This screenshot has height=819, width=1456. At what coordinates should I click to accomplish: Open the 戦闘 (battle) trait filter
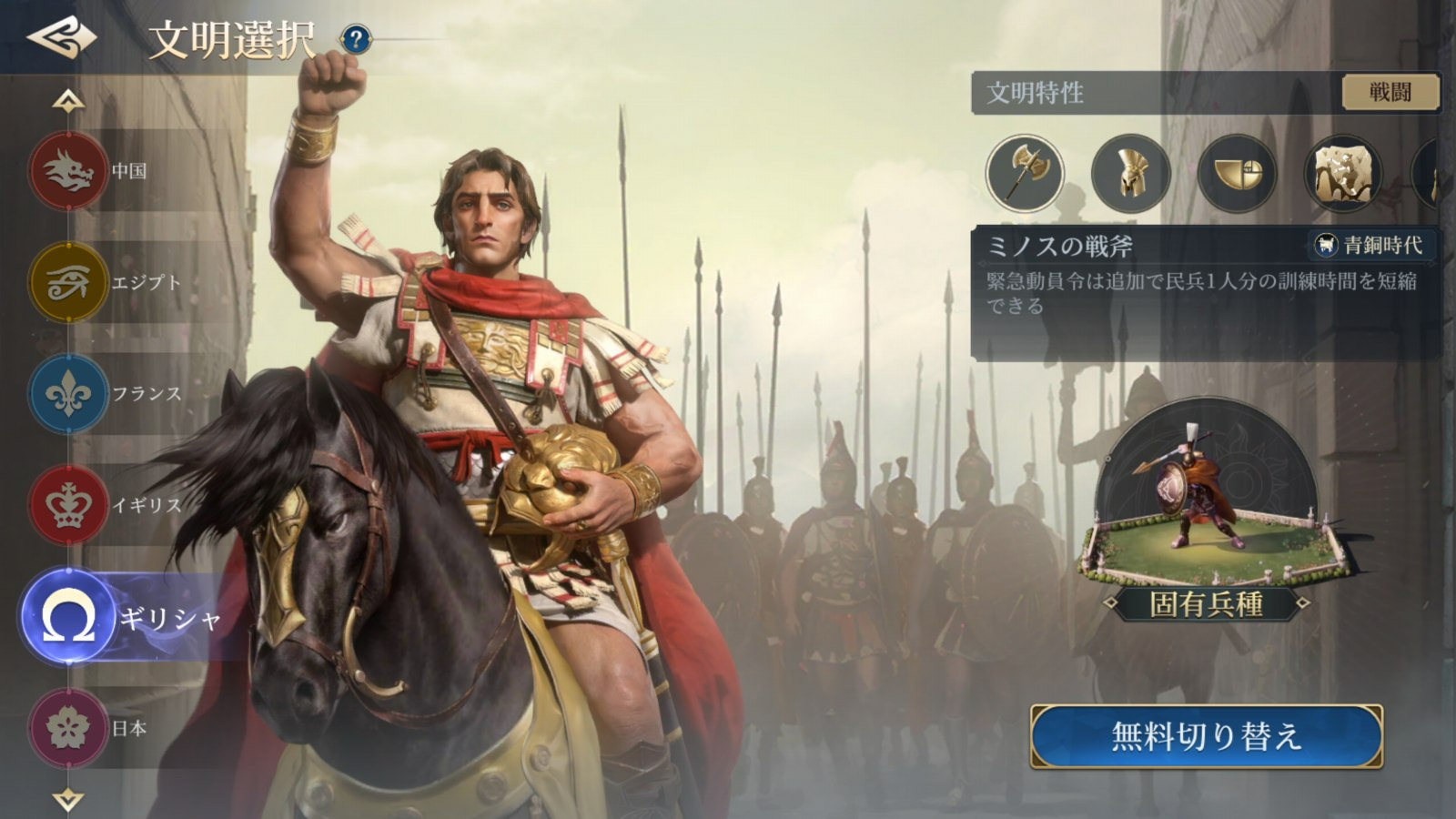[1390, 92]
